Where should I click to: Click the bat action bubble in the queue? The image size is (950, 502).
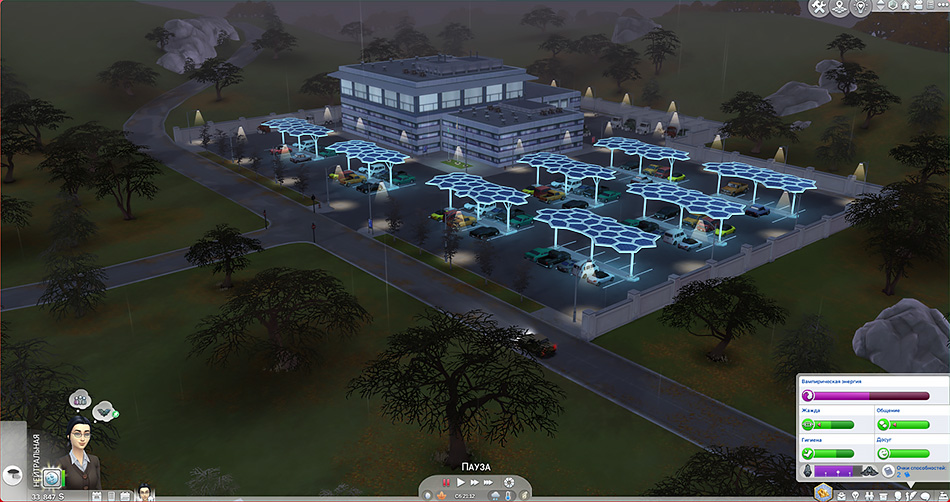103,411
